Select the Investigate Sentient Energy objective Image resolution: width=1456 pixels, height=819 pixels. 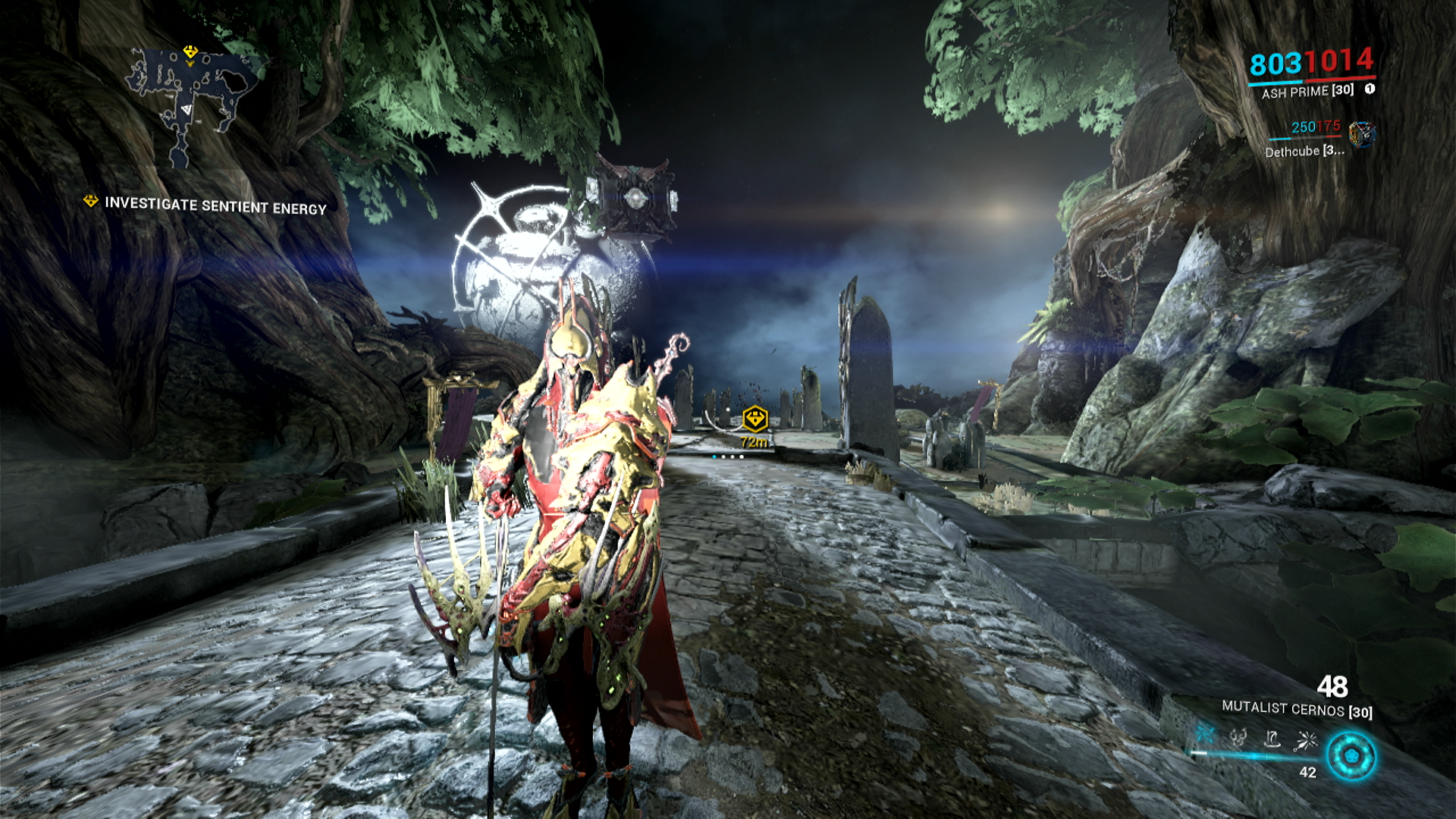(x=215, y=206)
